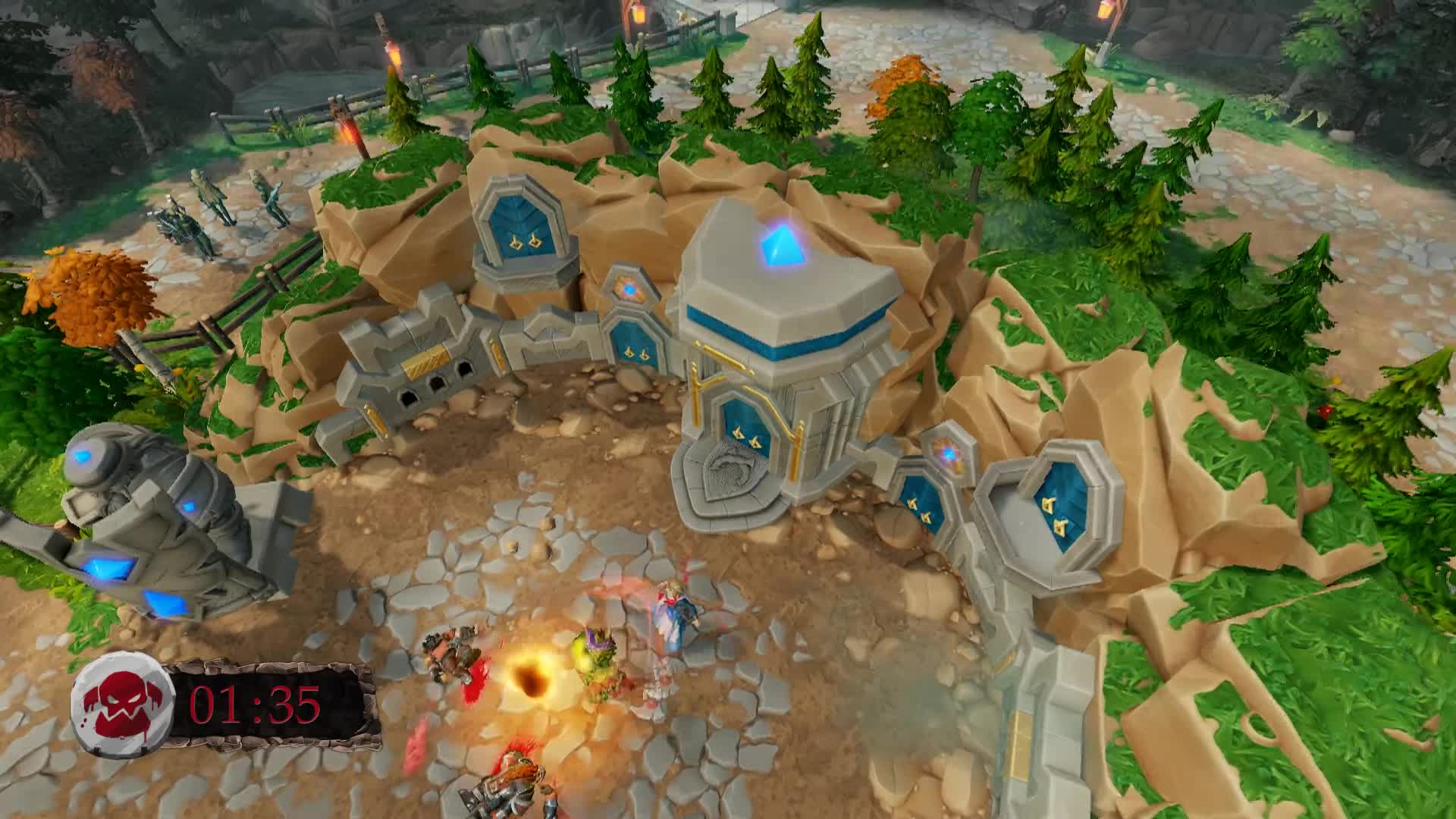Click the timer showing 01:35
The width and height of the screenshot is (1456, 819).
tap(254, 705)
